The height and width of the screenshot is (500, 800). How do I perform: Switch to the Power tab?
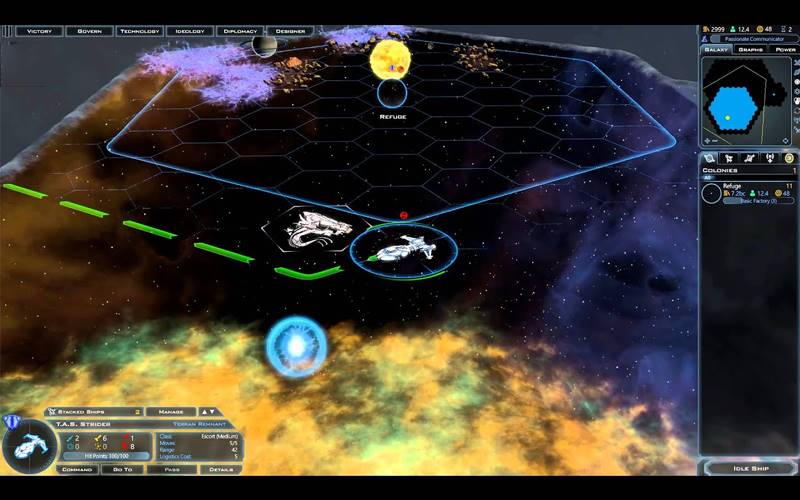[783, 49]
